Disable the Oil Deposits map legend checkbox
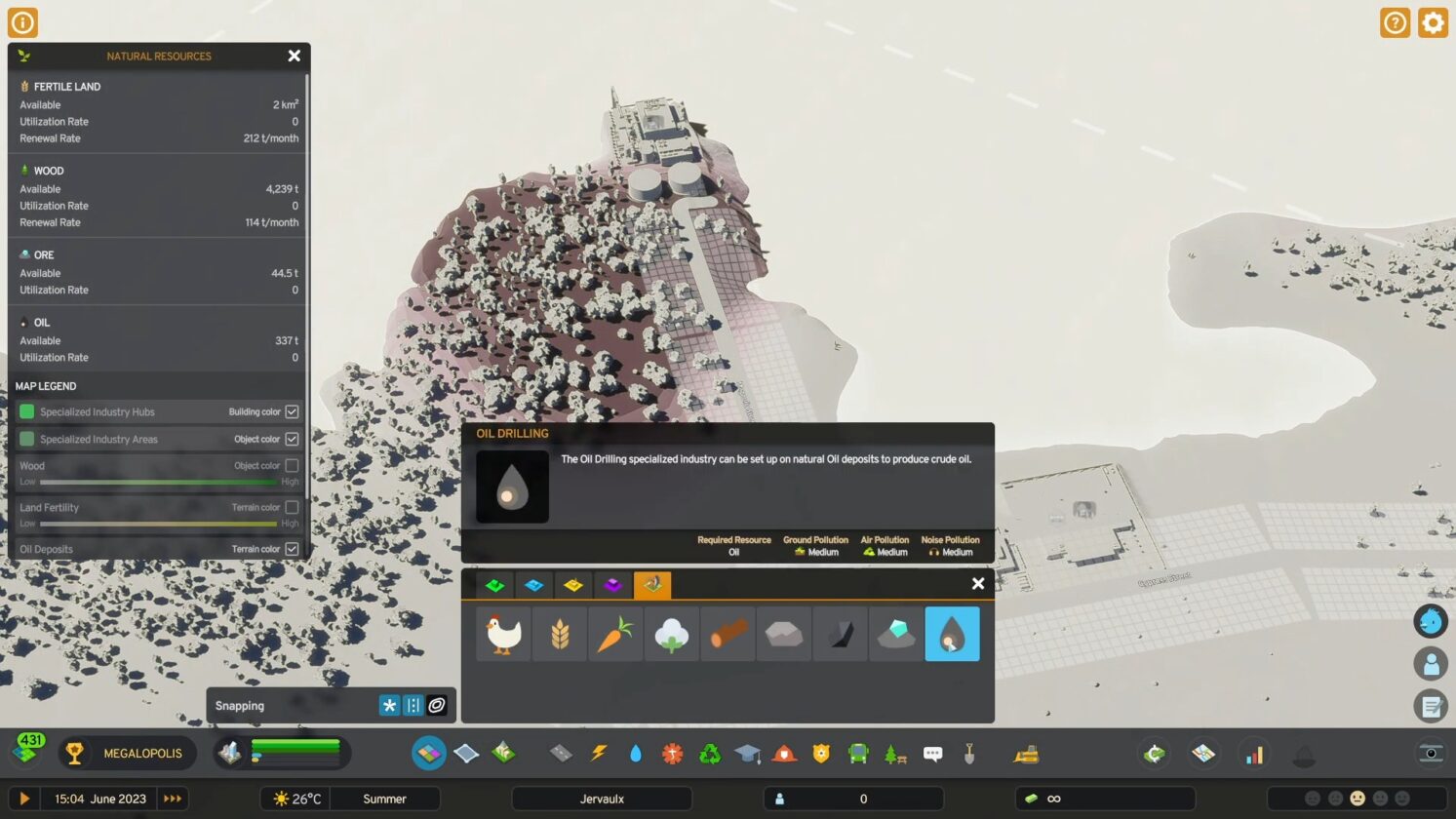Viewport: 1456px width, 819px height. (292, 548)
